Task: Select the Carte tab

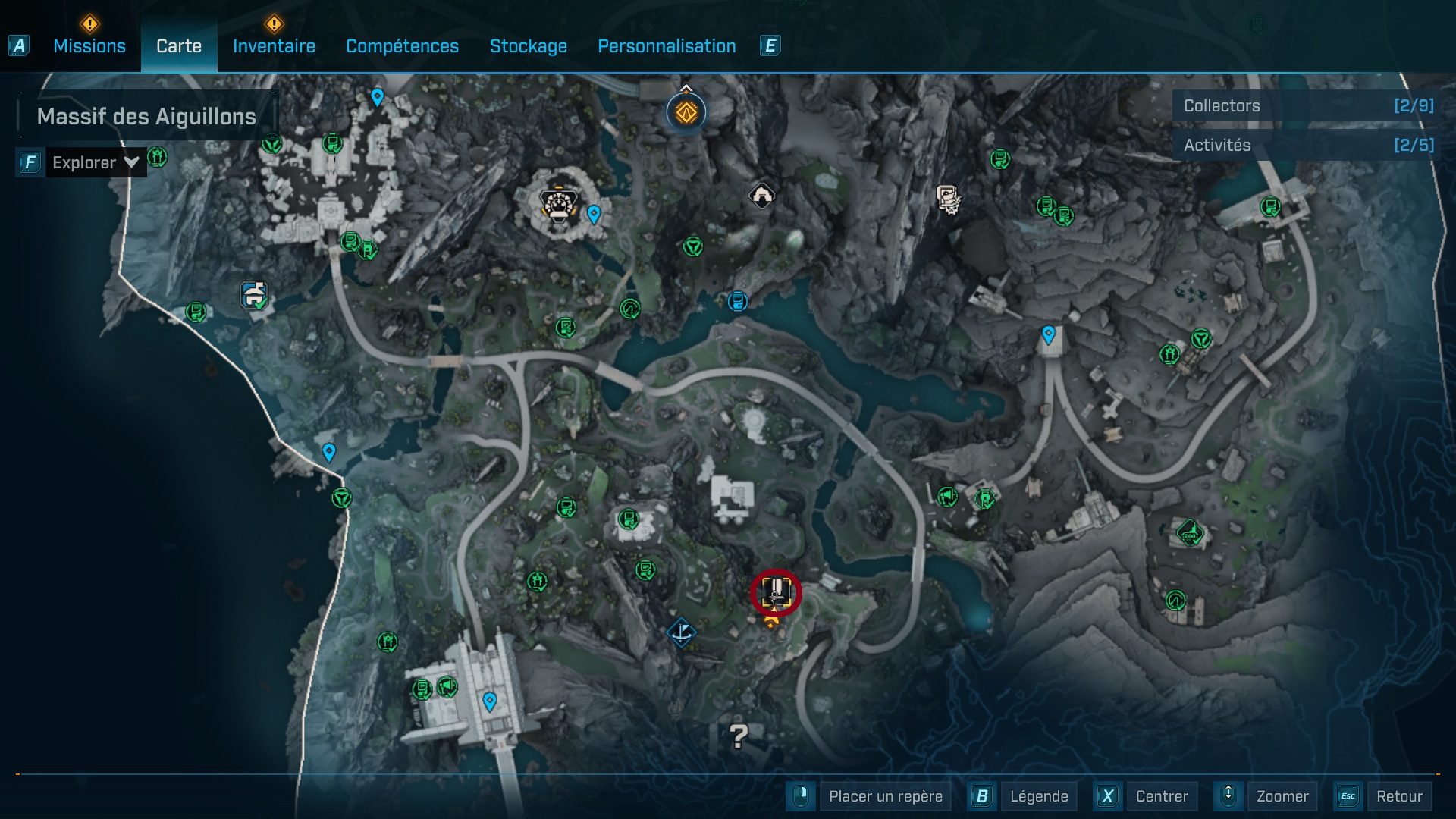Action: click(x=179, y=46)
